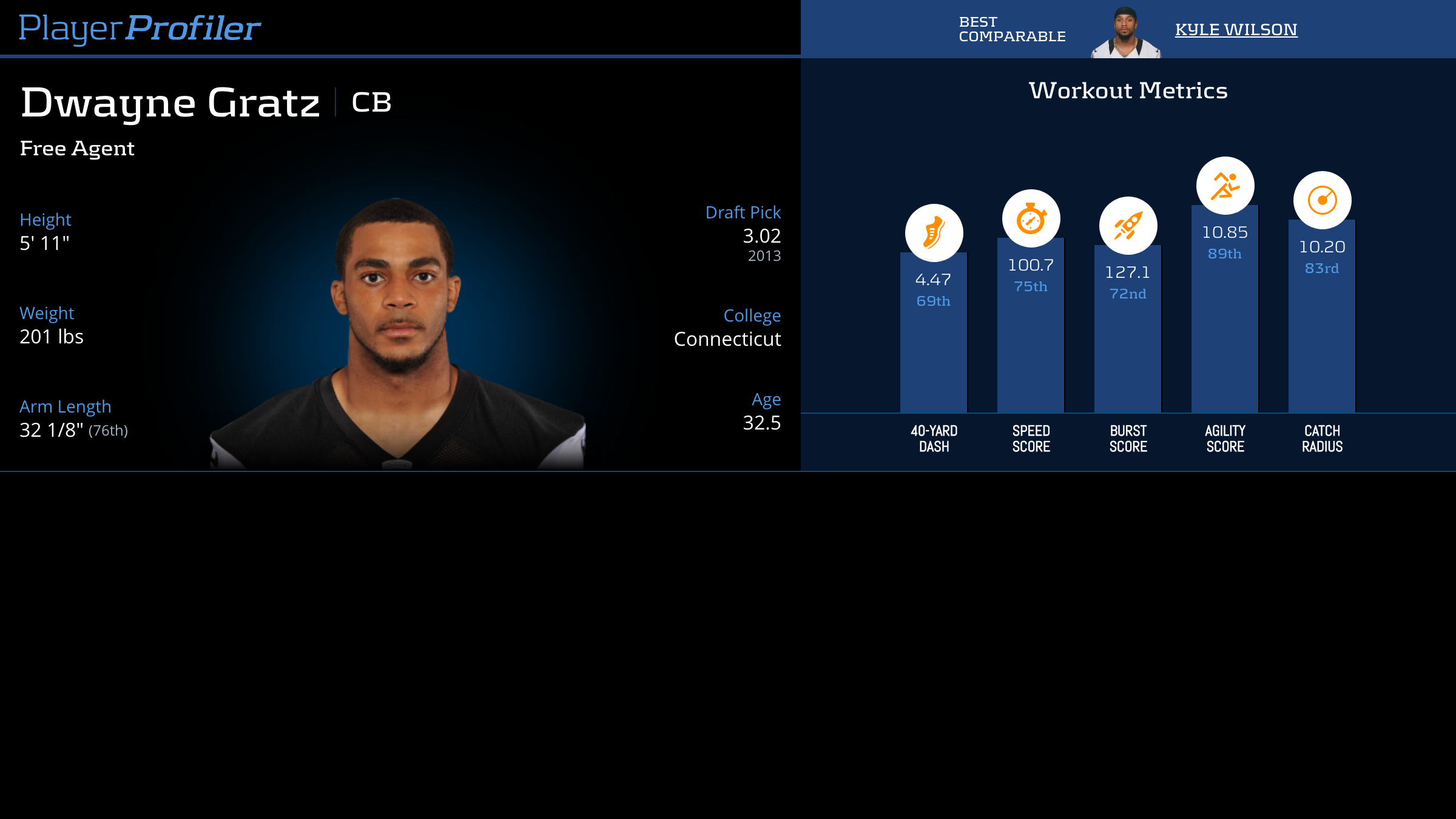Choose the Burst Score rocket icon
Screen dimensions: 1456x819
click(1128, 226)
